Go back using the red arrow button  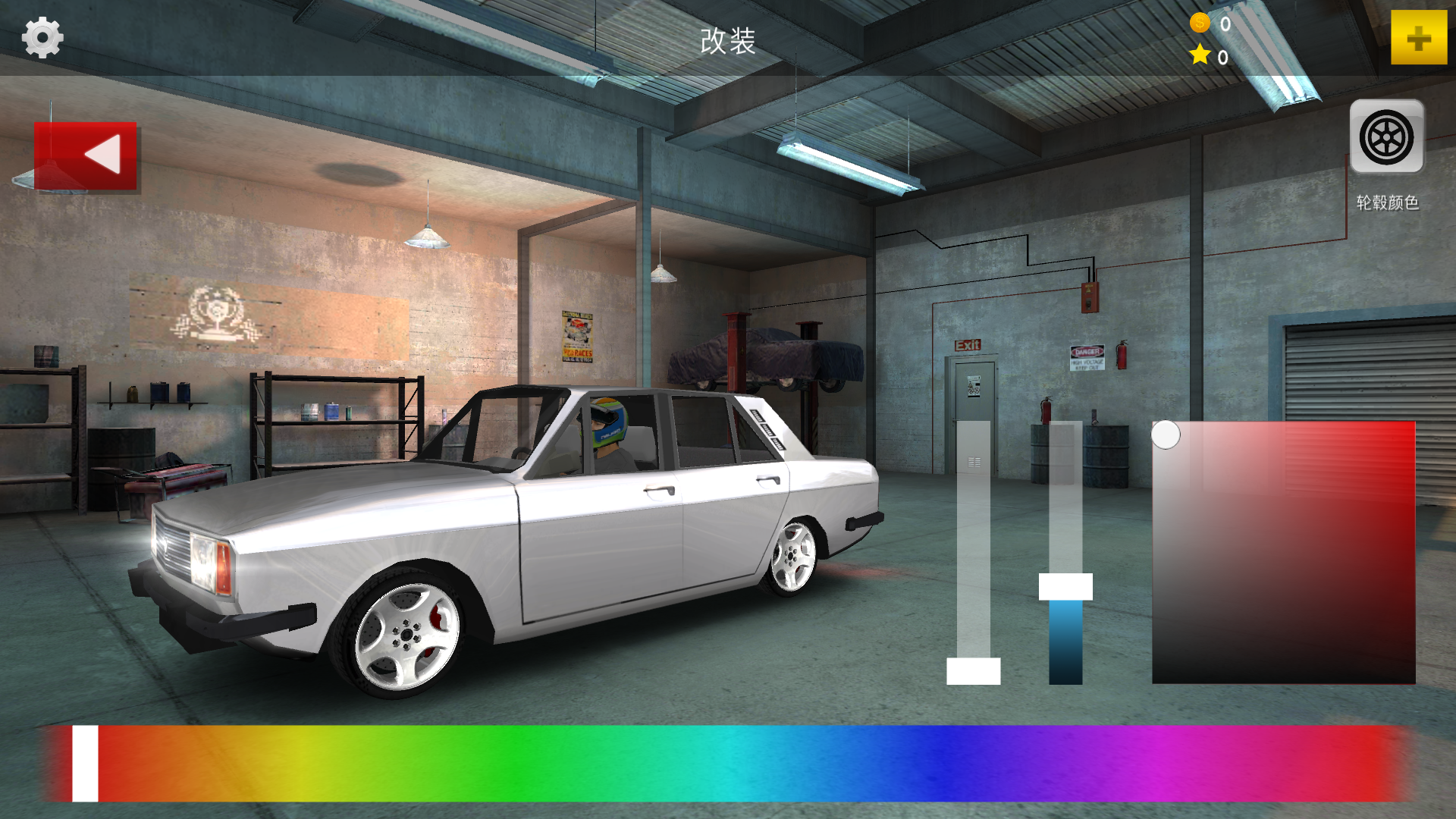(86, 155)
